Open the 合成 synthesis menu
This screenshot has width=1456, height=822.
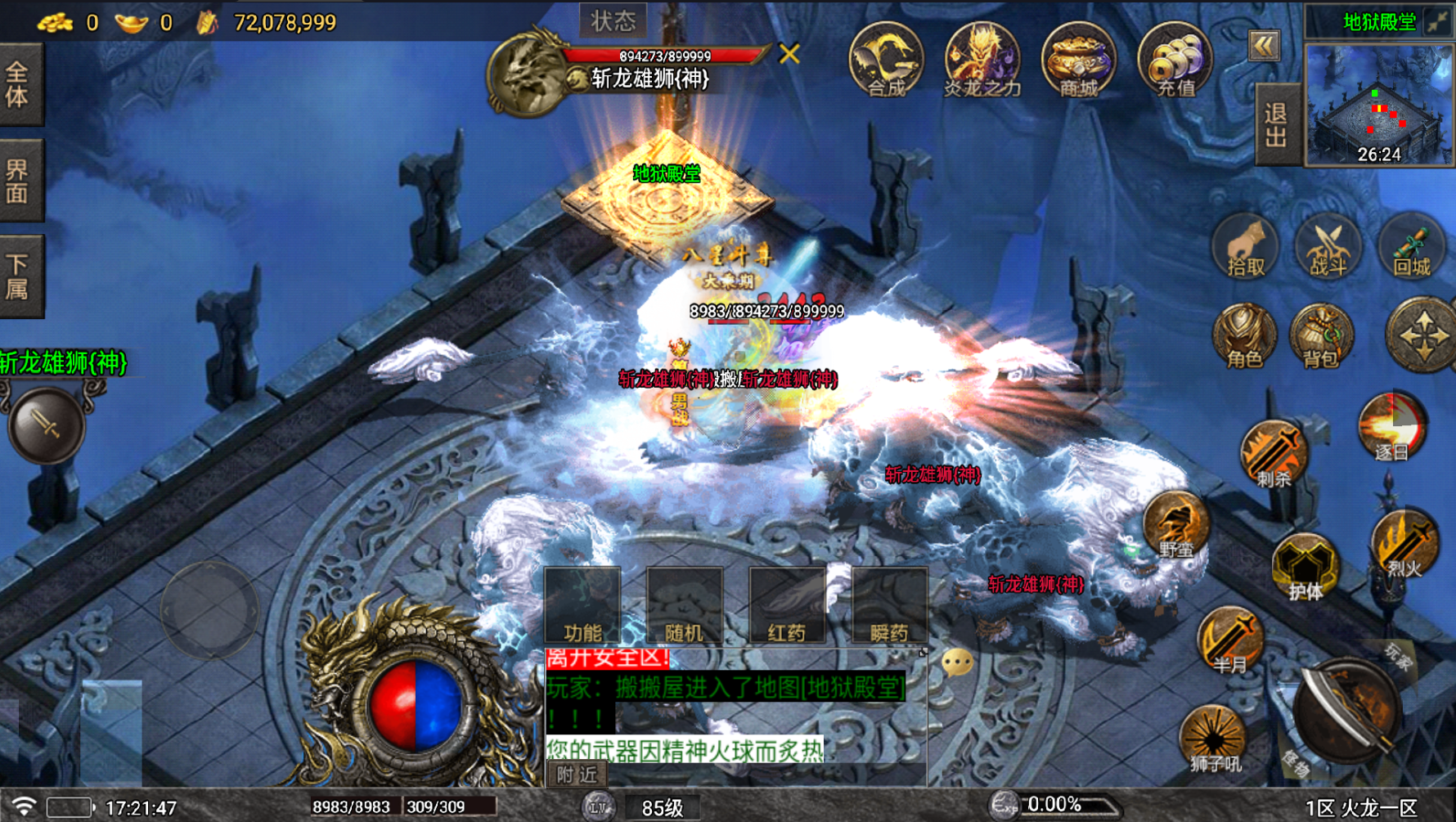tap(886, 61)
